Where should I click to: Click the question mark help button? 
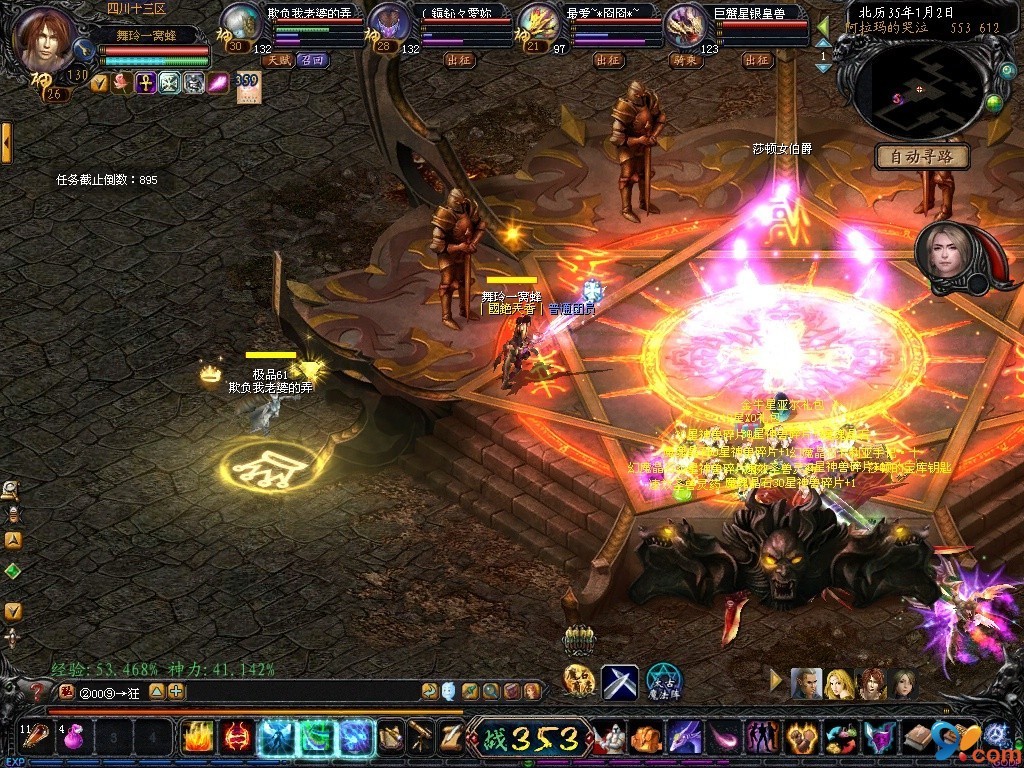pos(39,691)
